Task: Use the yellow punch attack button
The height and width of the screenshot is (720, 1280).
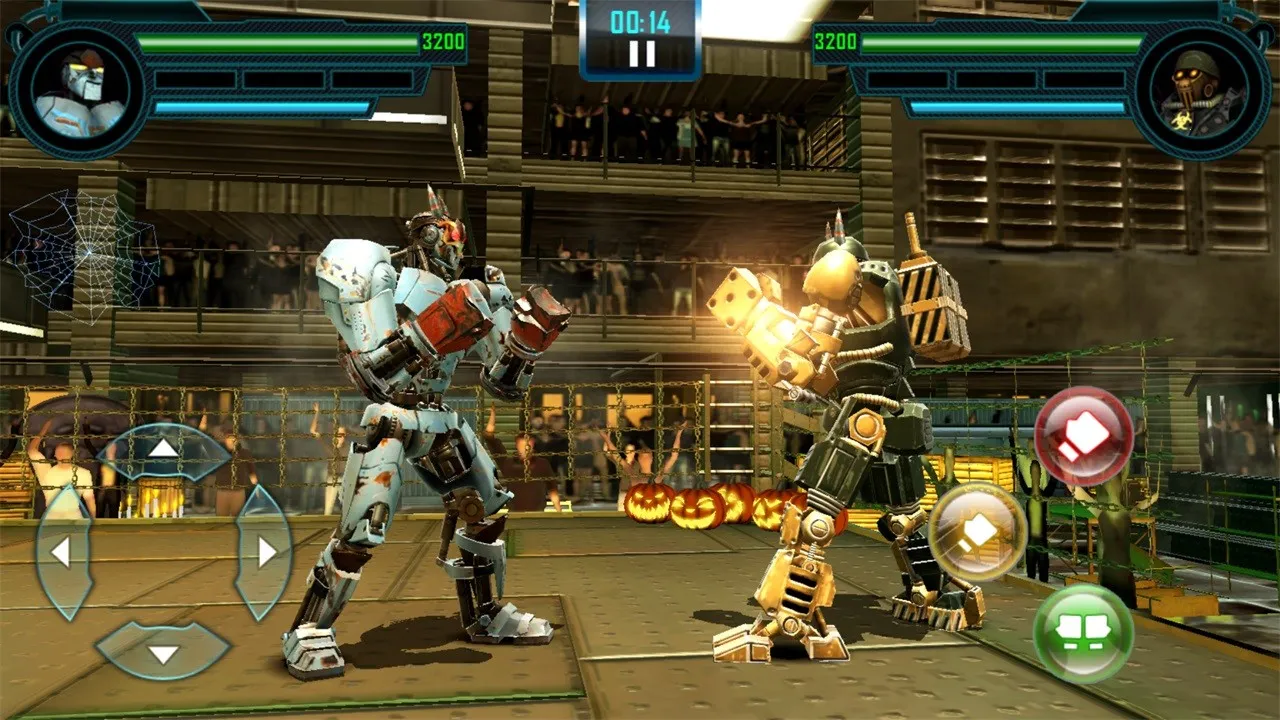Action: (977, 532)
